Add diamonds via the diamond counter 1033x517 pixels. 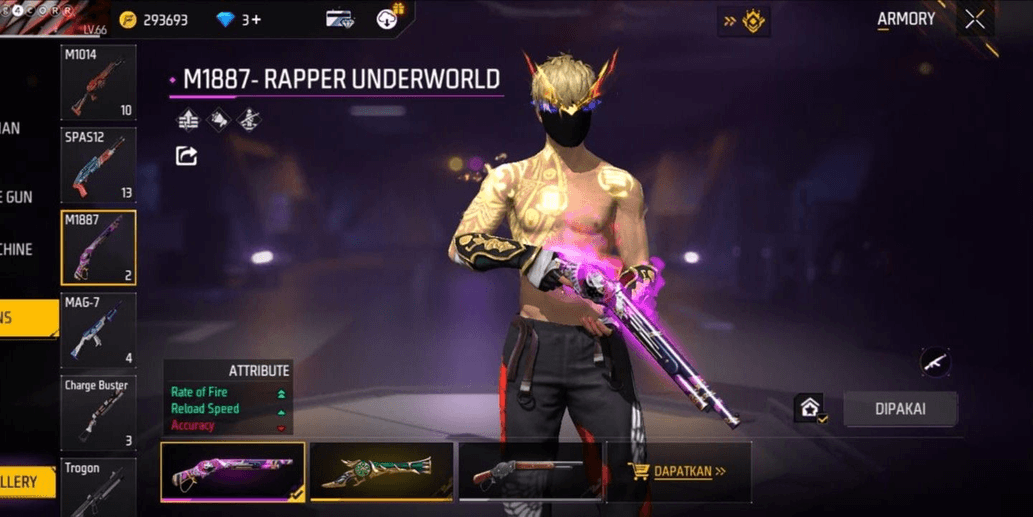coord(238,20)
